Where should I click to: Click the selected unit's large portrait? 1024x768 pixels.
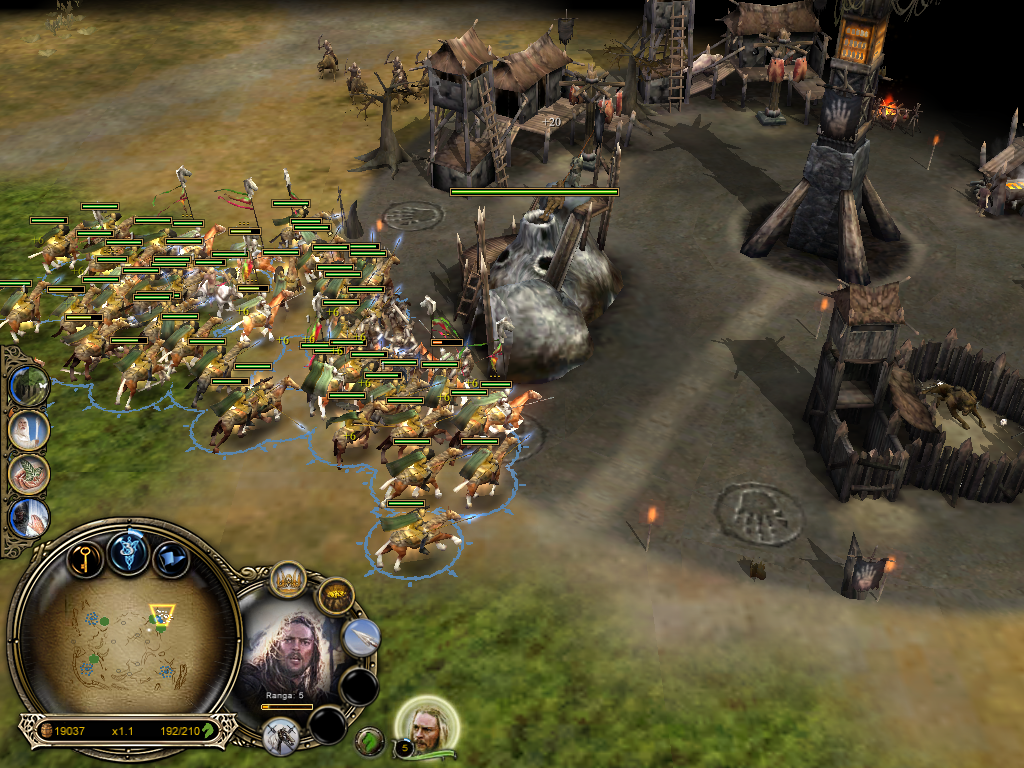click(294, 654)
